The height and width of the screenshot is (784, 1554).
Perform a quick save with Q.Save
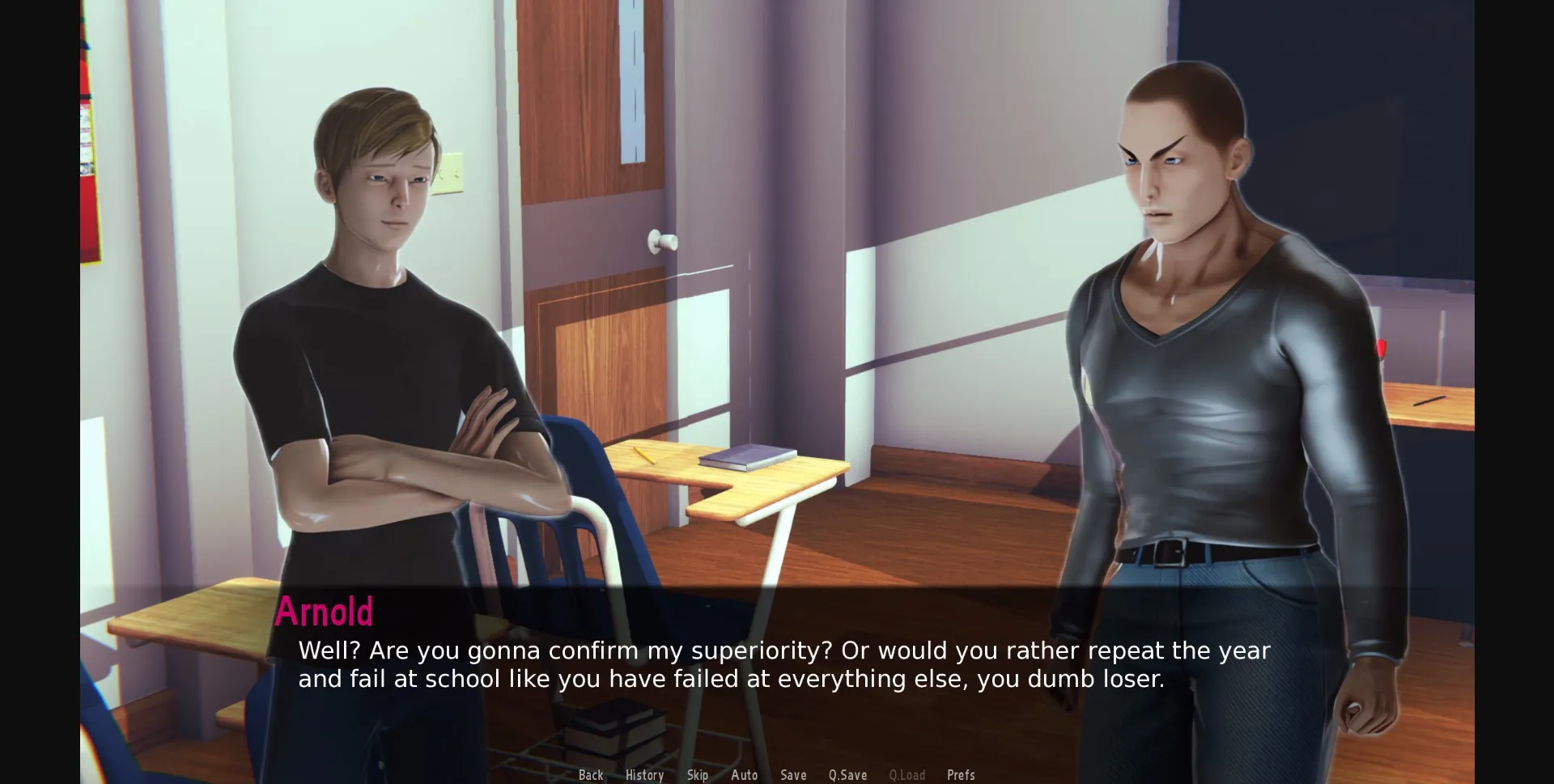847,774
